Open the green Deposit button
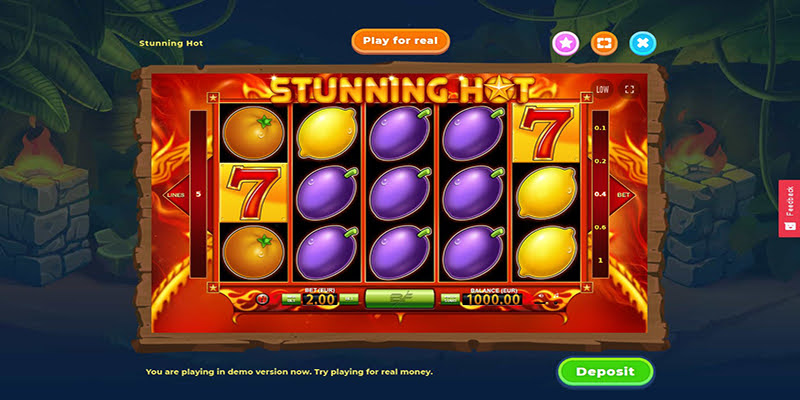 click(605, 371)
